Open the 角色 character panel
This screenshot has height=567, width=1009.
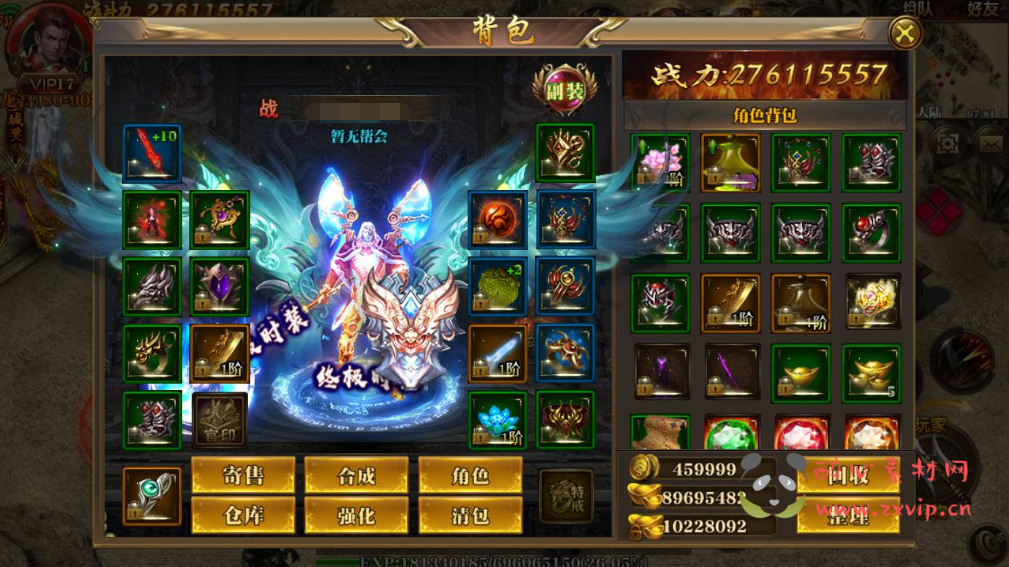click(470, 476)
